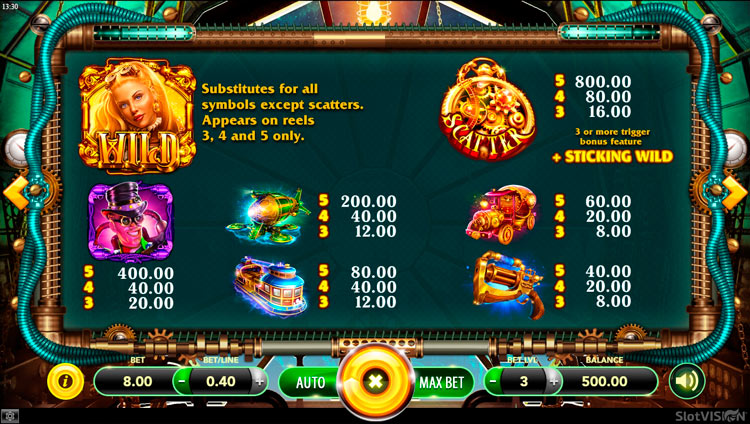
Task: Toggle the sound speaker button
Action: click(686, 381)
